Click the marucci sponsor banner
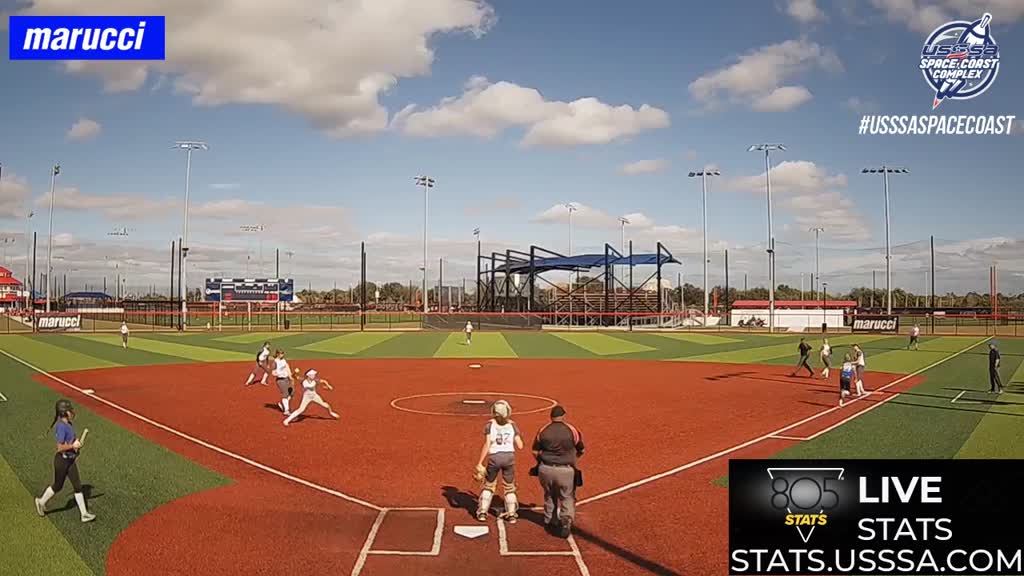Viewport: 1024px width, 576px height. coord(87,38)
